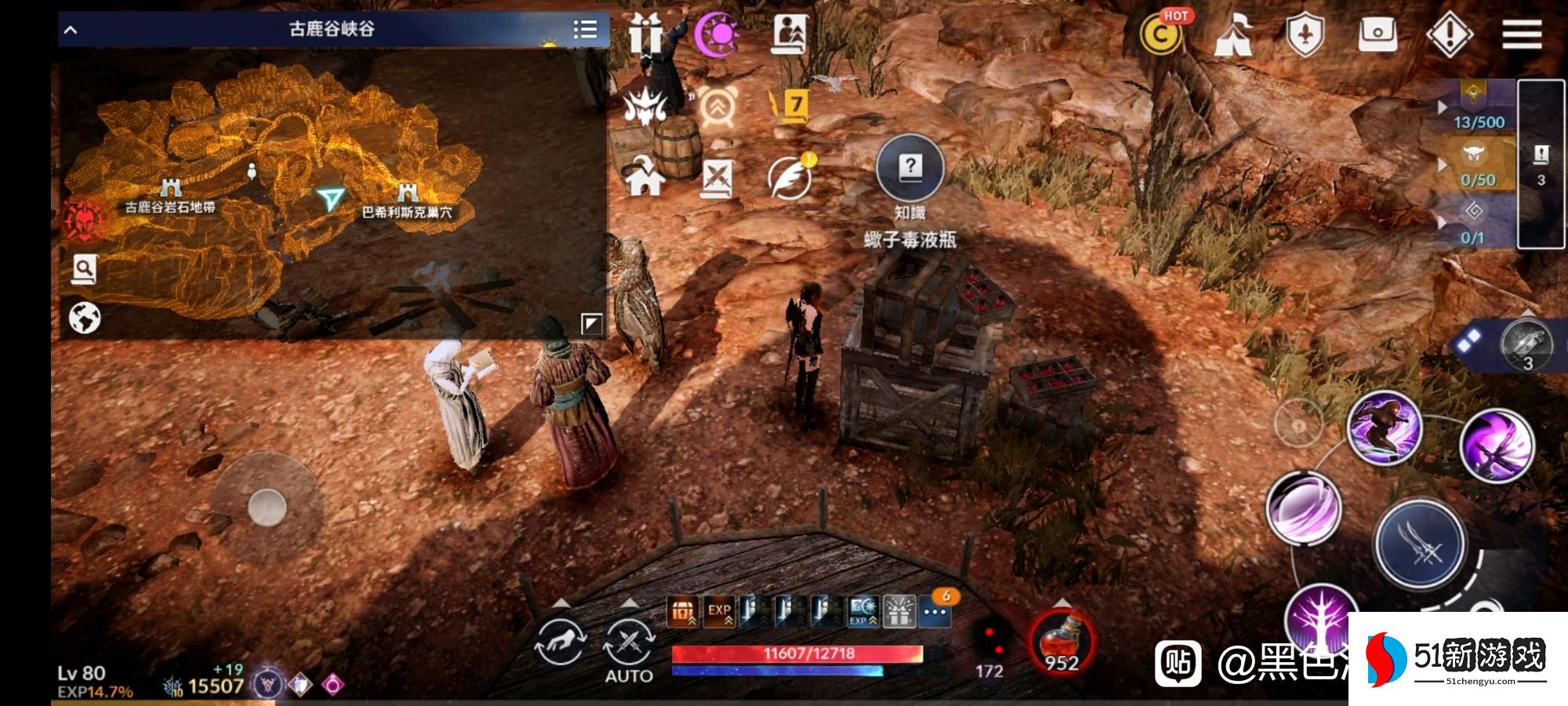Open the world globe map button
Screen dimensions: 1568x706
[x=85, y=318]
